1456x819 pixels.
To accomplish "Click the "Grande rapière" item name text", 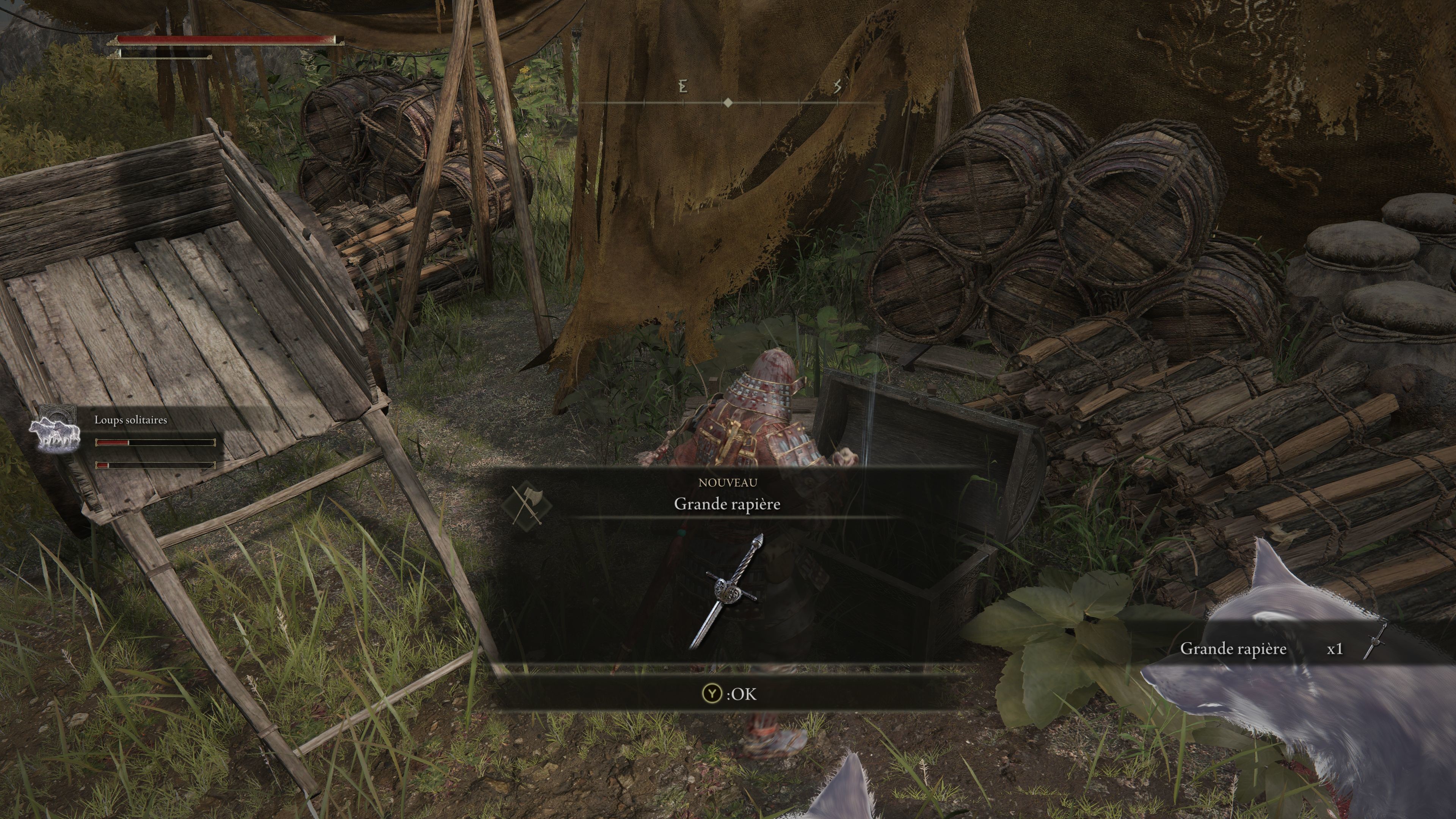I will (x=728, y=505).
